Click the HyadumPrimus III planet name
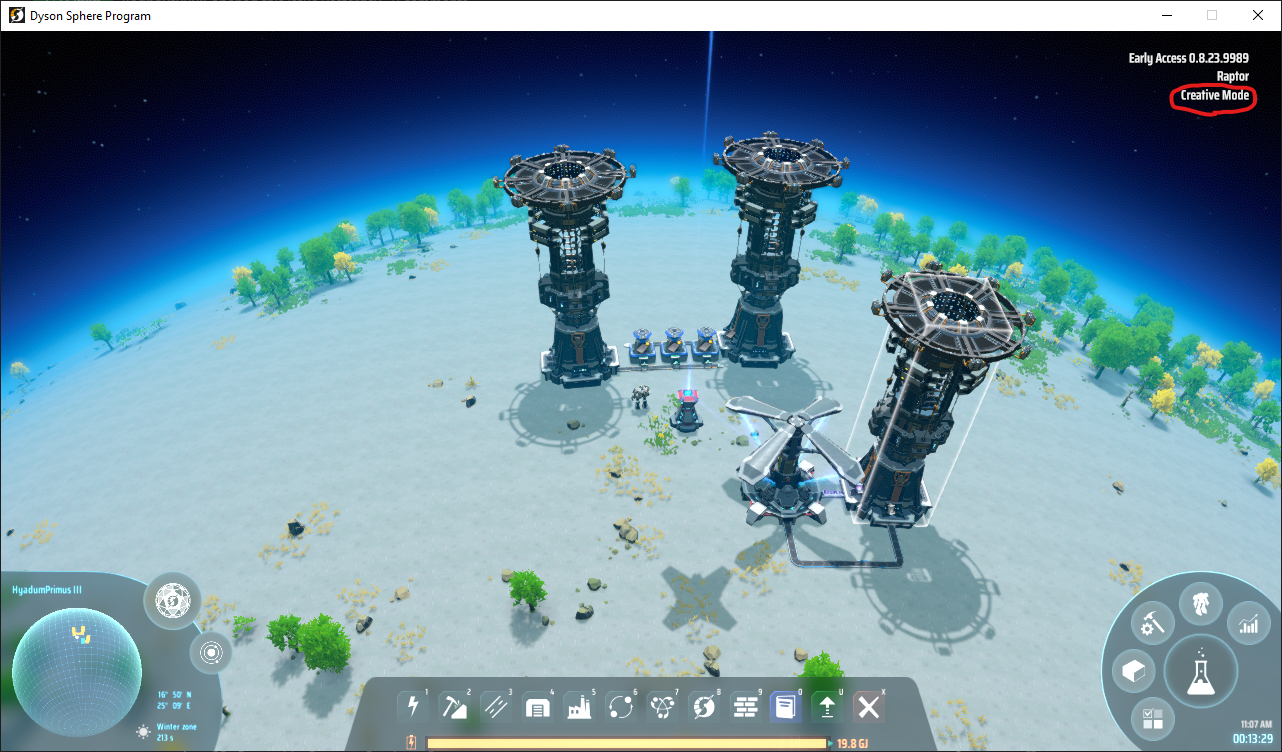 pos(48,589)
